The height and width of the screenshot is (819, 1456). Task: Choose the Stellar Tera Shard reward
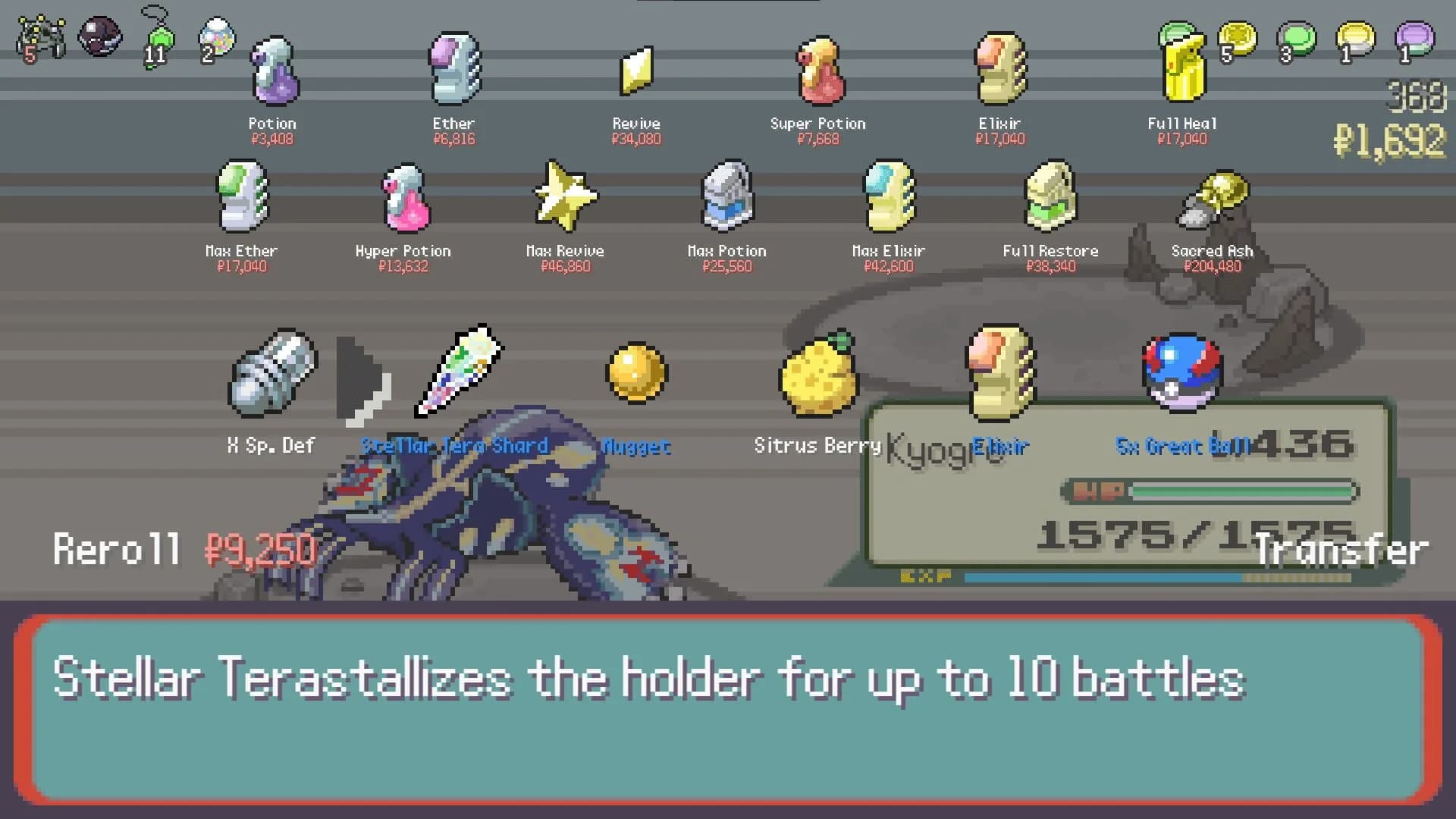pos(457,372)
